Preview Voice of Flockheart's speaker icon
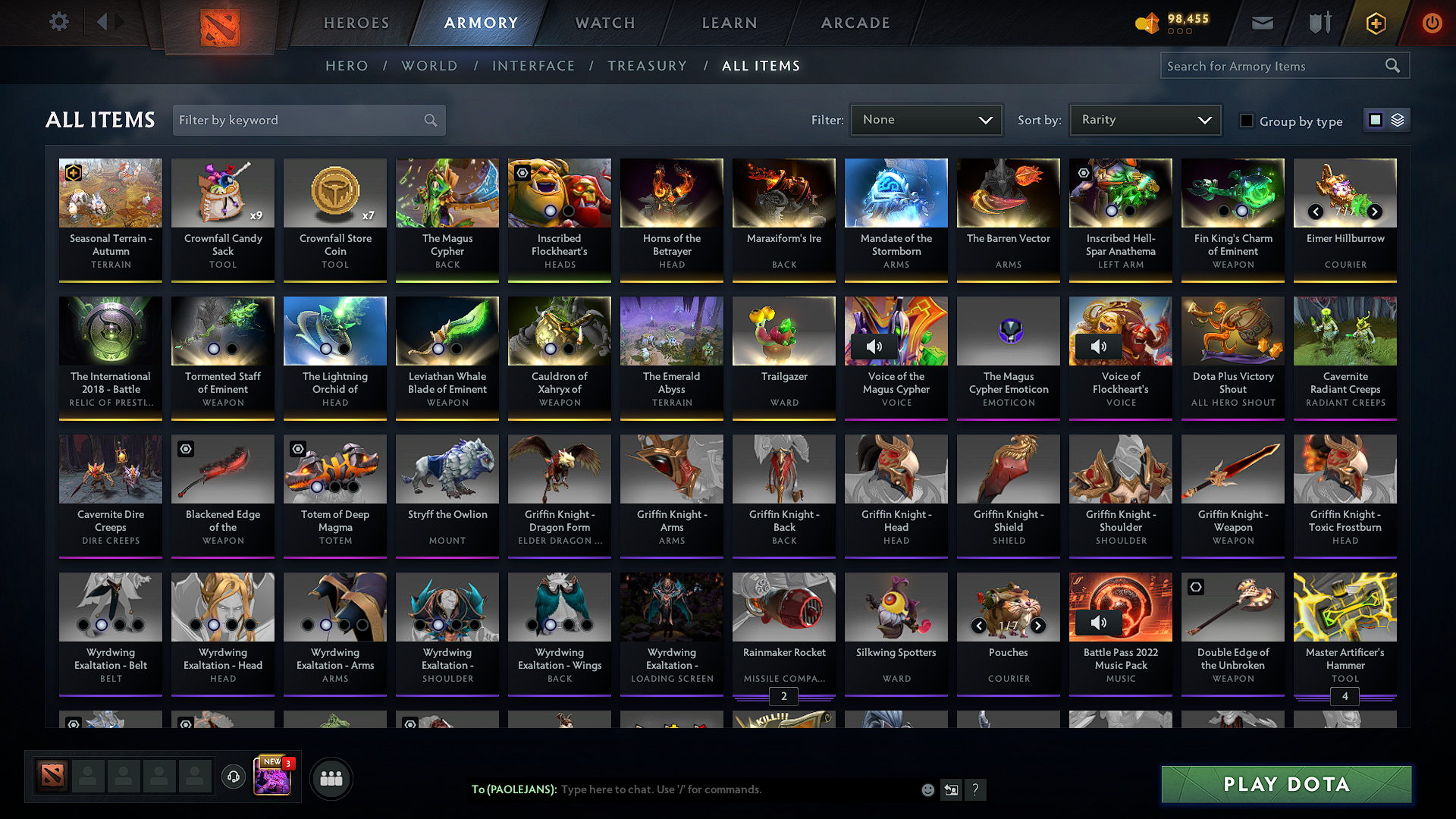 (1099, 346)
